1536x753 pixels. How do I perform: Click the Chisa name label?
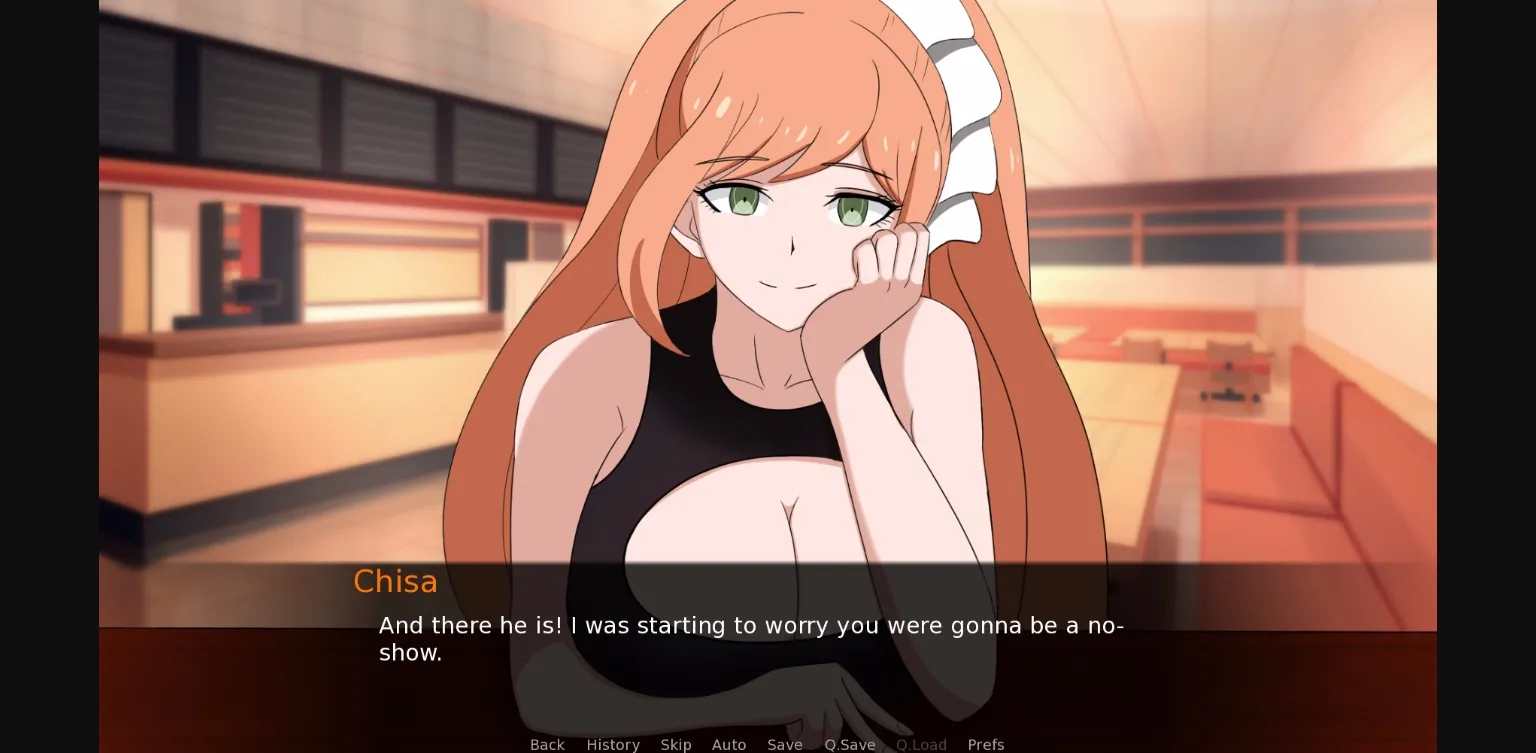396,581
